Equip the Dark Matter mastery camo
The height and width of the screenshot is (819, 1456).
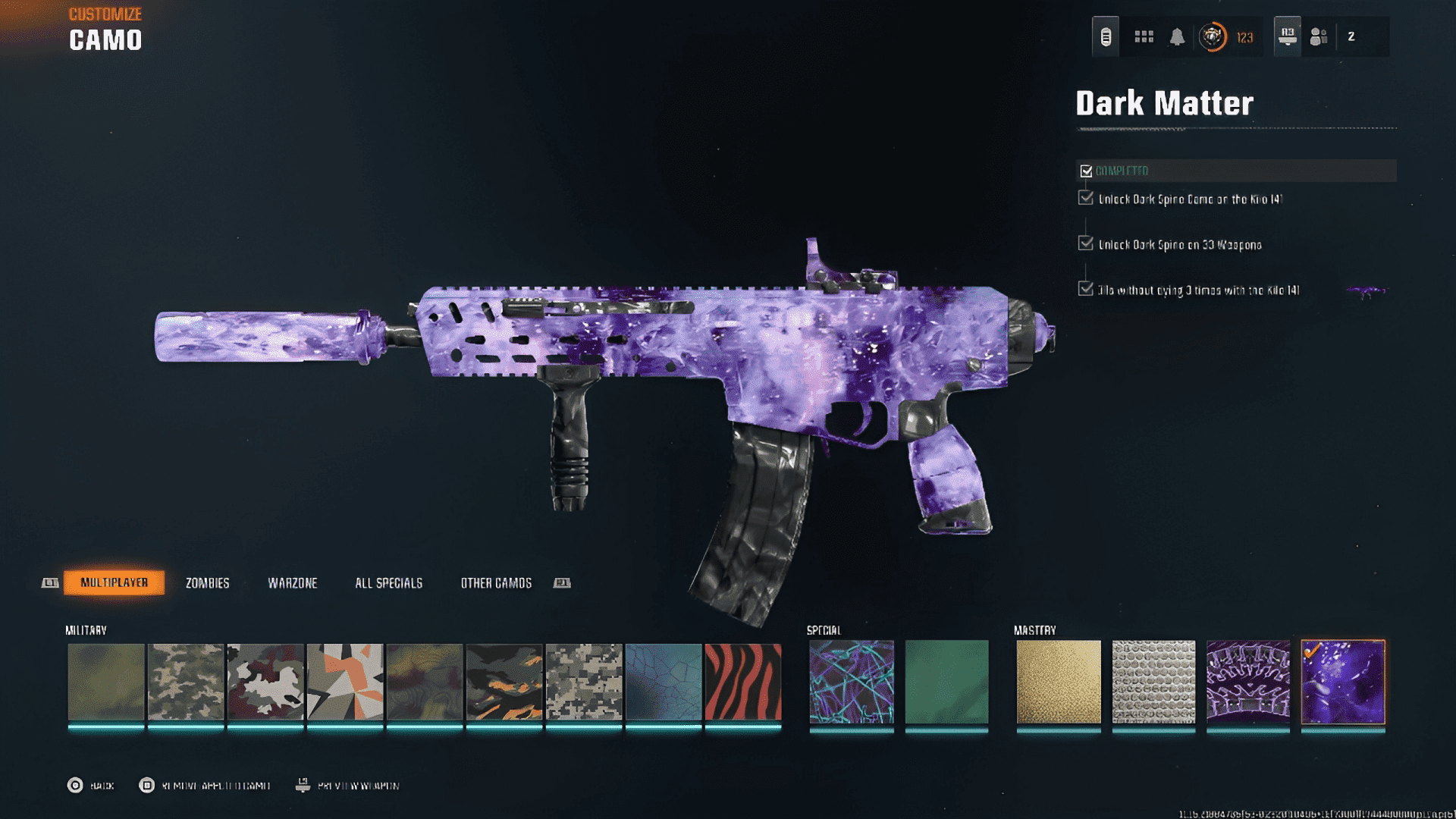tap(1342, 682)
